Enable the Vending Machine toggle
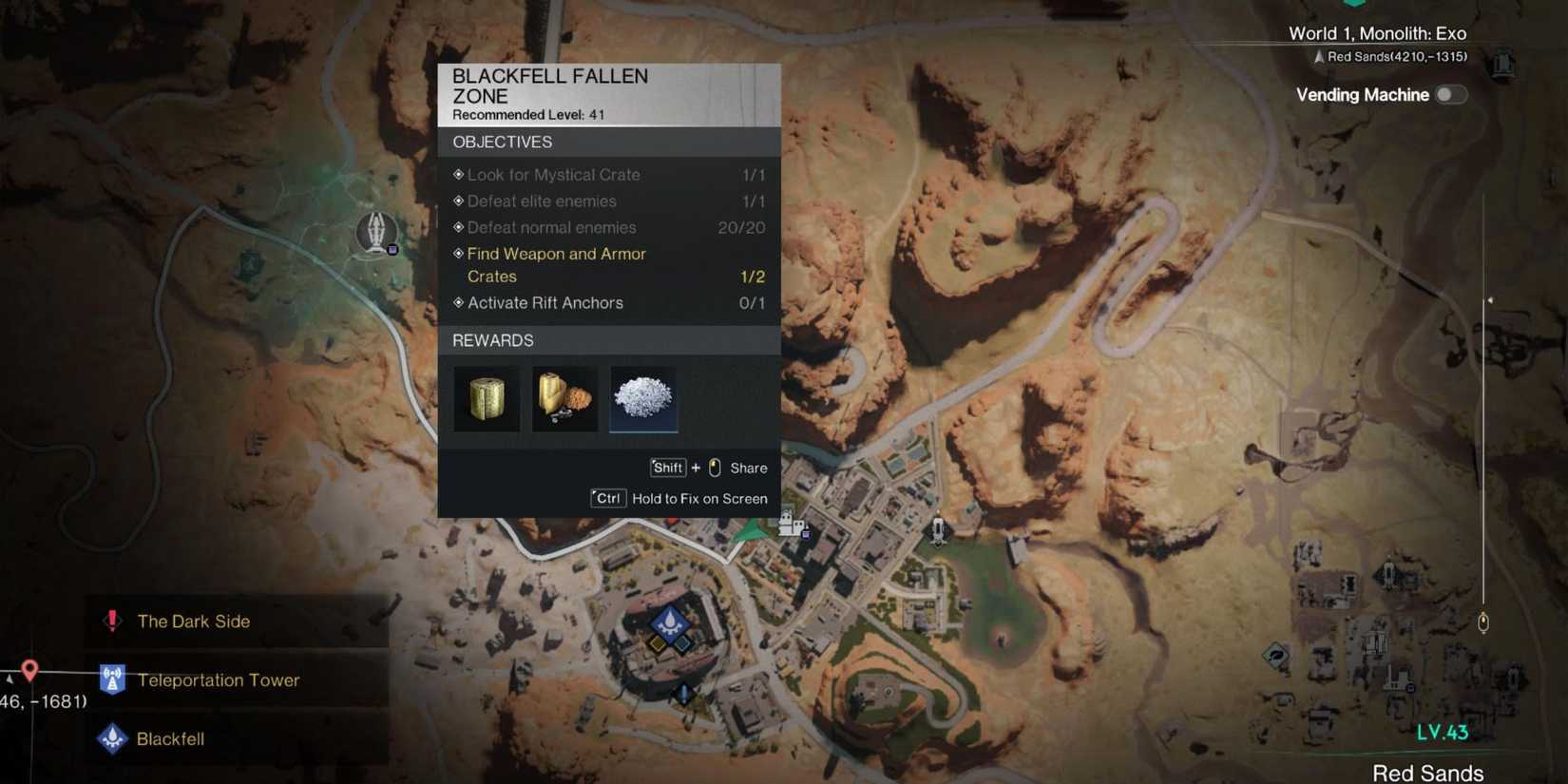This screenshot has width=1568, height=784. click(1450, 95)
